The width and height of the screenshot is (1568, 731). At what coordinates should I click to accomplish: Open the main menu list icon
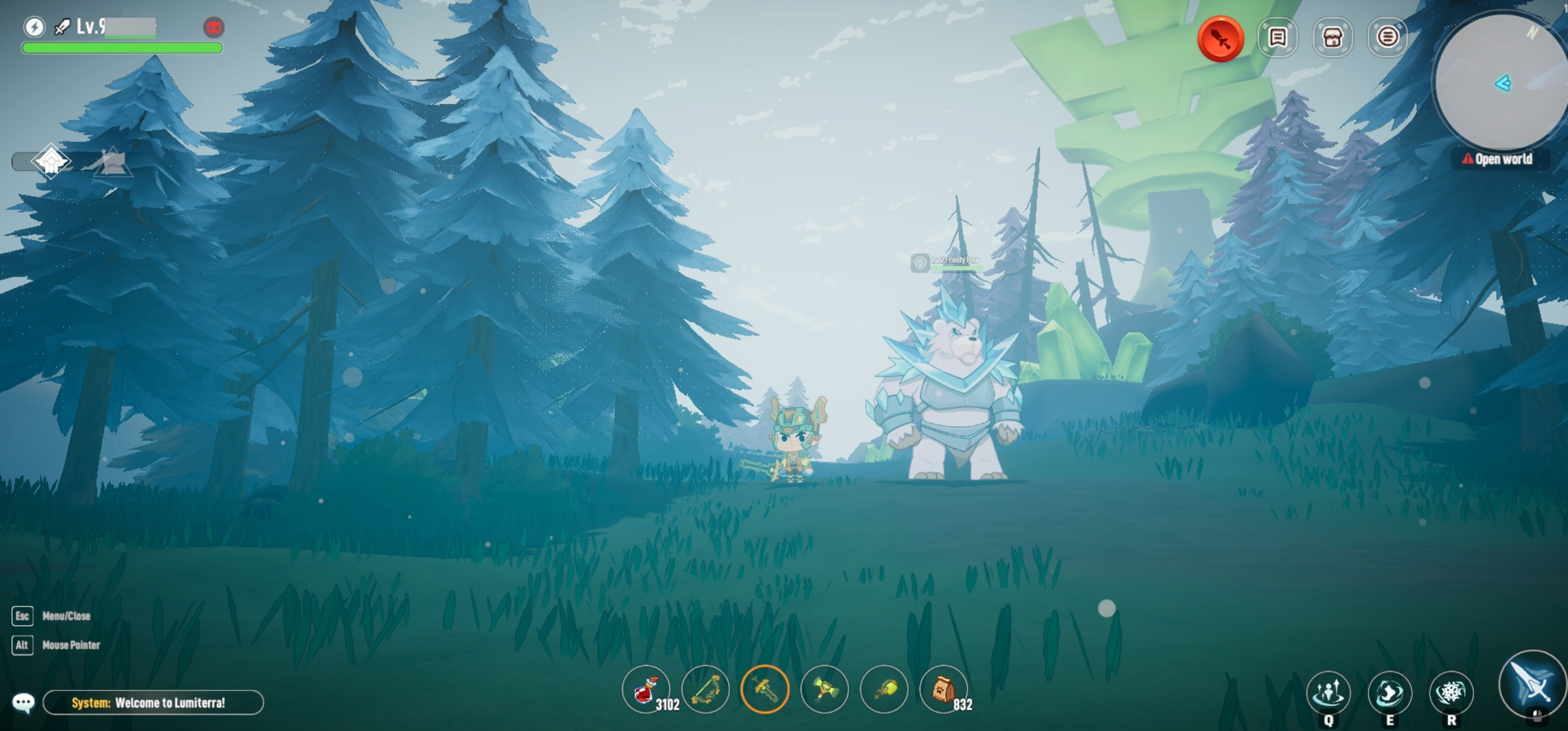click(1387, 38)
